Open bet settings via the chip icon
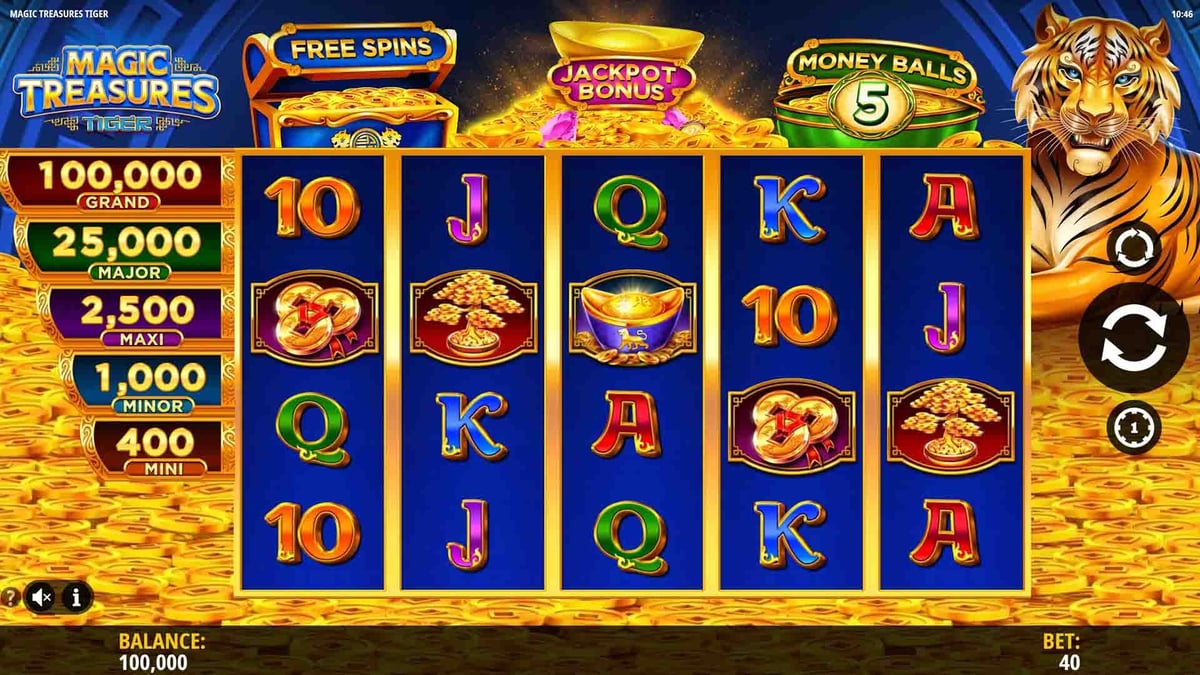 point(1134,427)
